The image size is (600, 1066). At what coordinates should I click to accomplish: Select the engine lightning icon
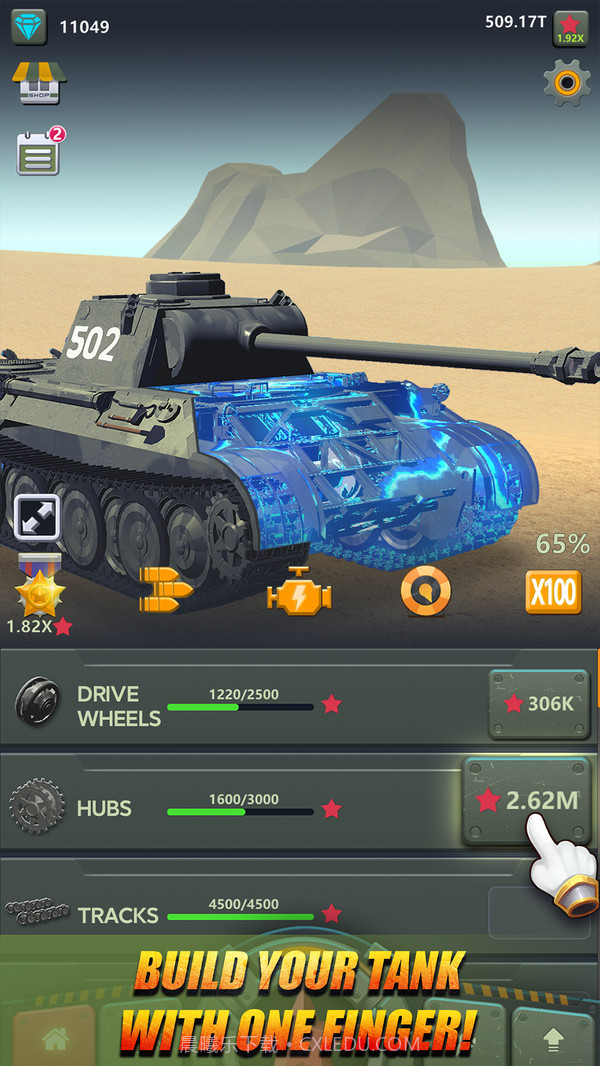point(298,592)
